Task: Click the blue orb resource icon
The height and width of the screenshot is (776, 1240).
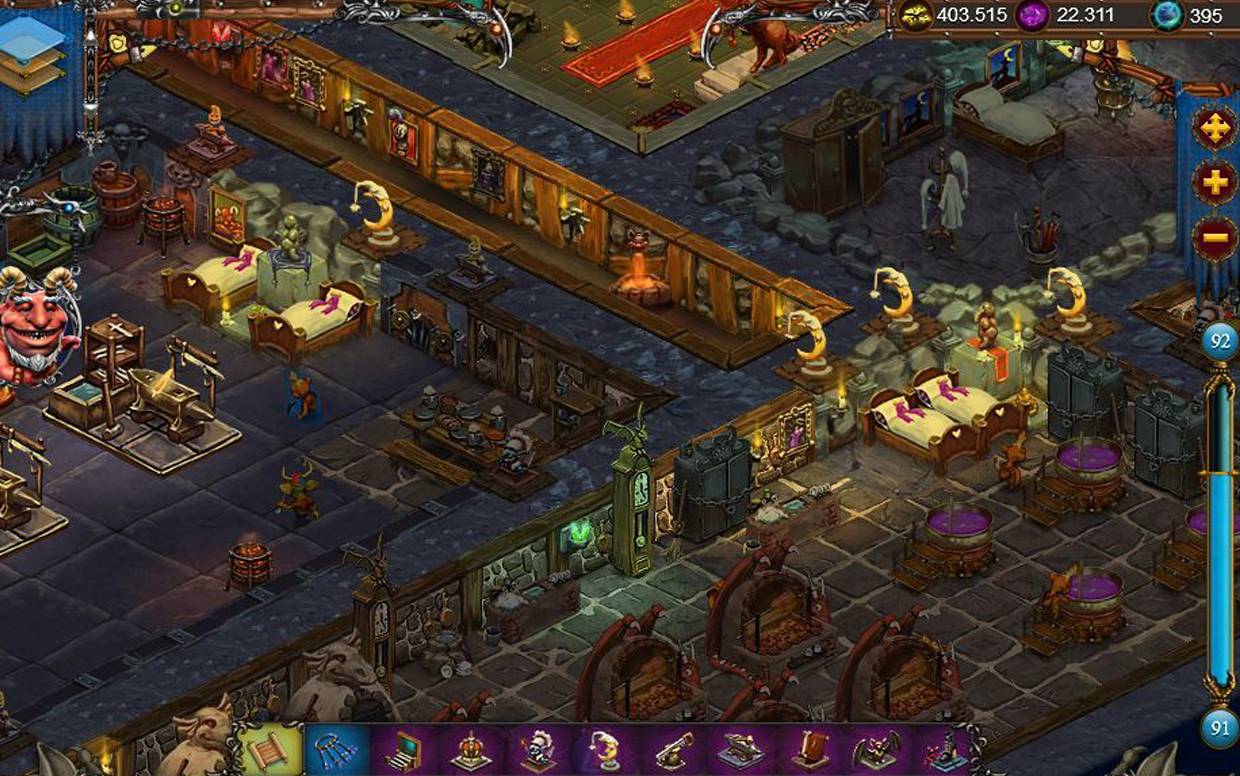Action: [x=1166, y=15]
